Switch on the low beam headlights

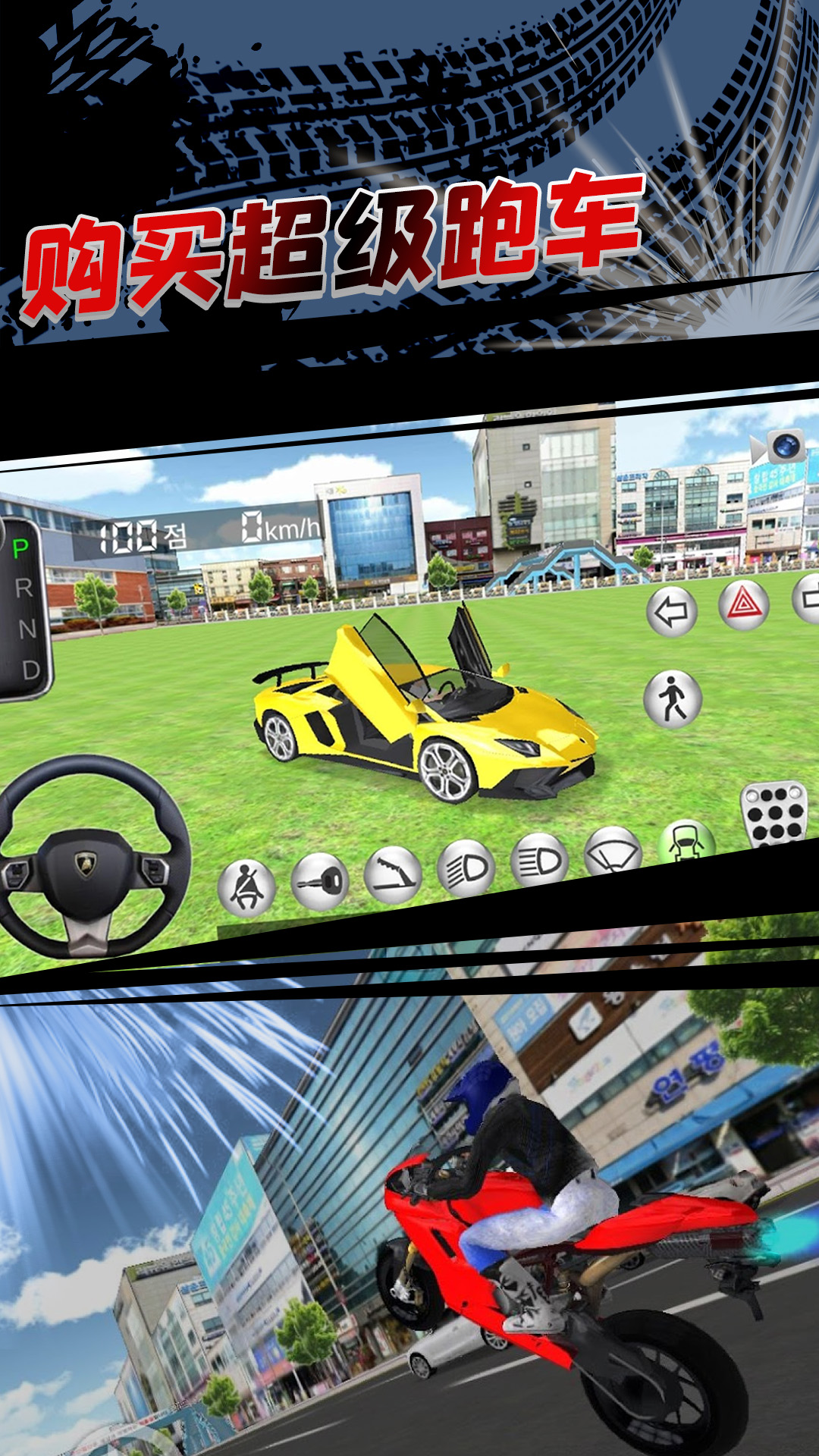pyautogui.click(x=466, y=868)
